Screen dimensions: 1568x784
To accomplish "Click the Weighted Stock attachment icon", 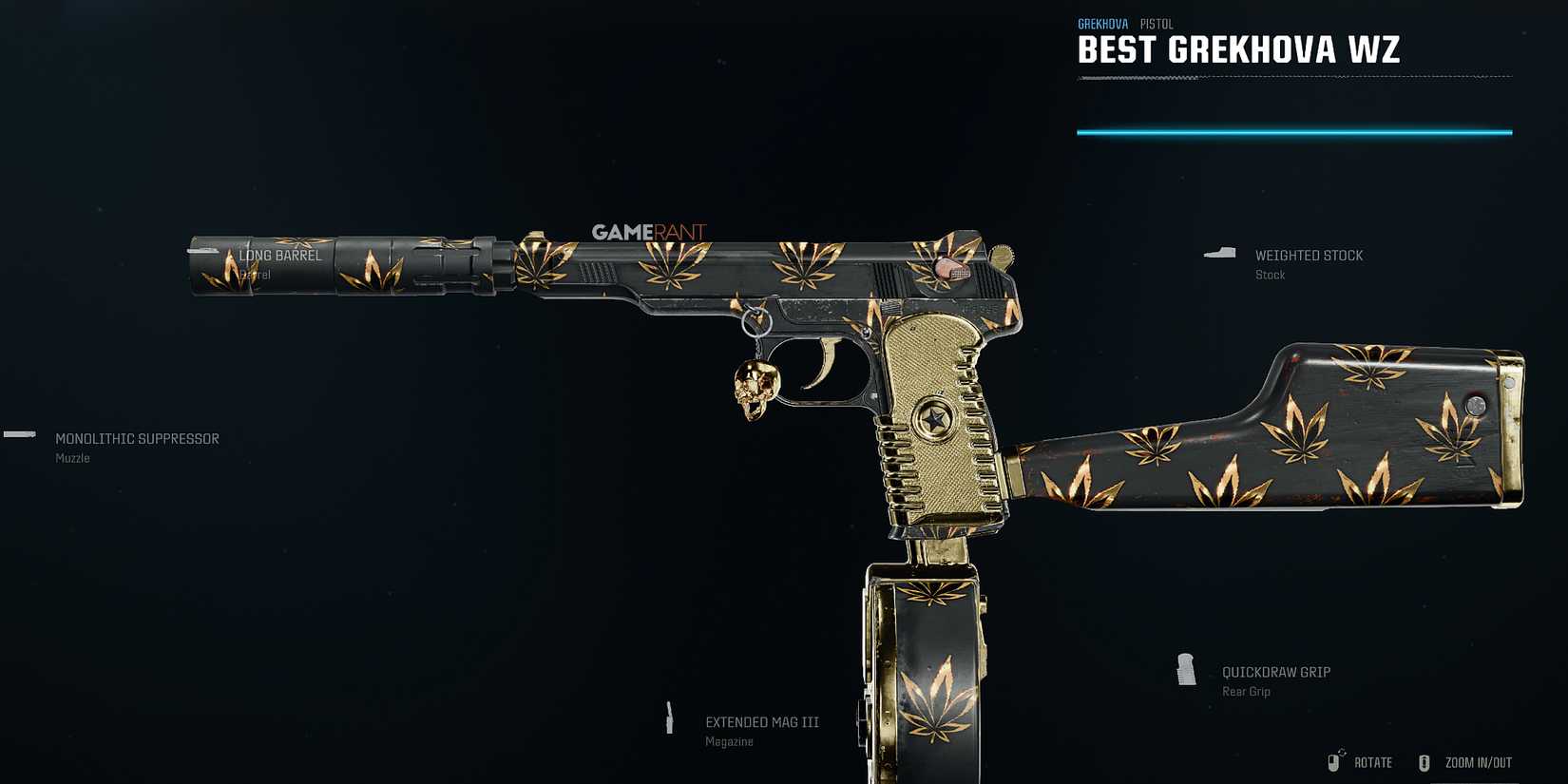I will [x=1219, y=251].
